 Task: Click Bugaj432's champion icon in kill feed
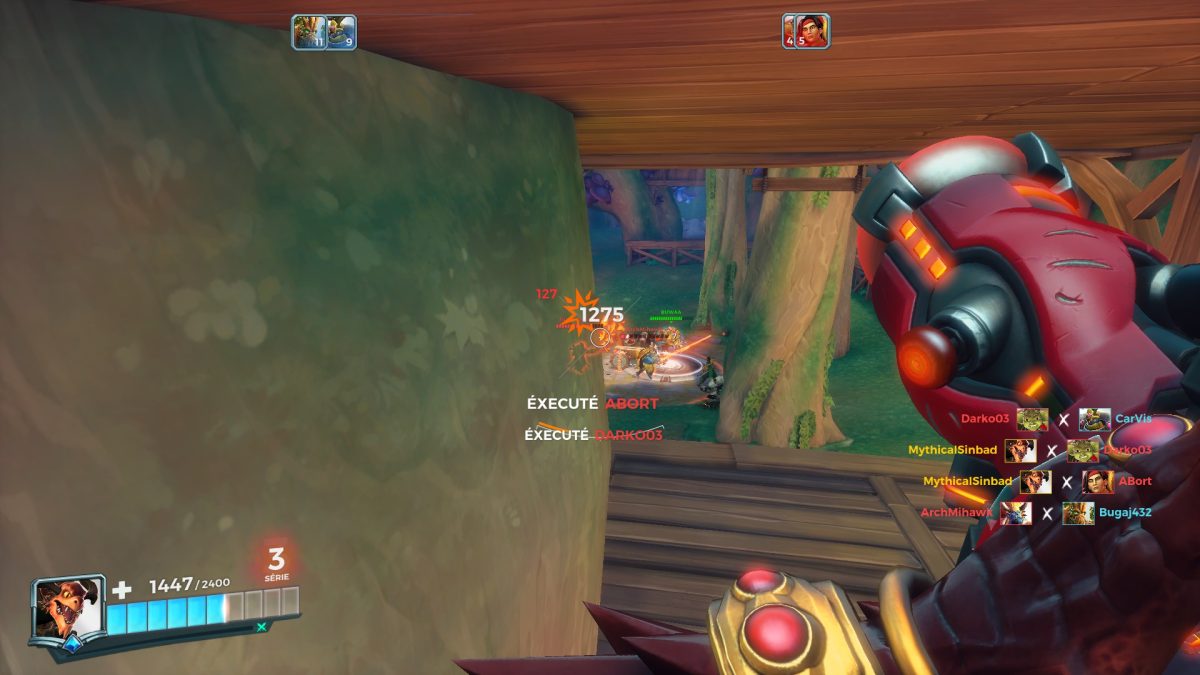[x=1078, y=513]
